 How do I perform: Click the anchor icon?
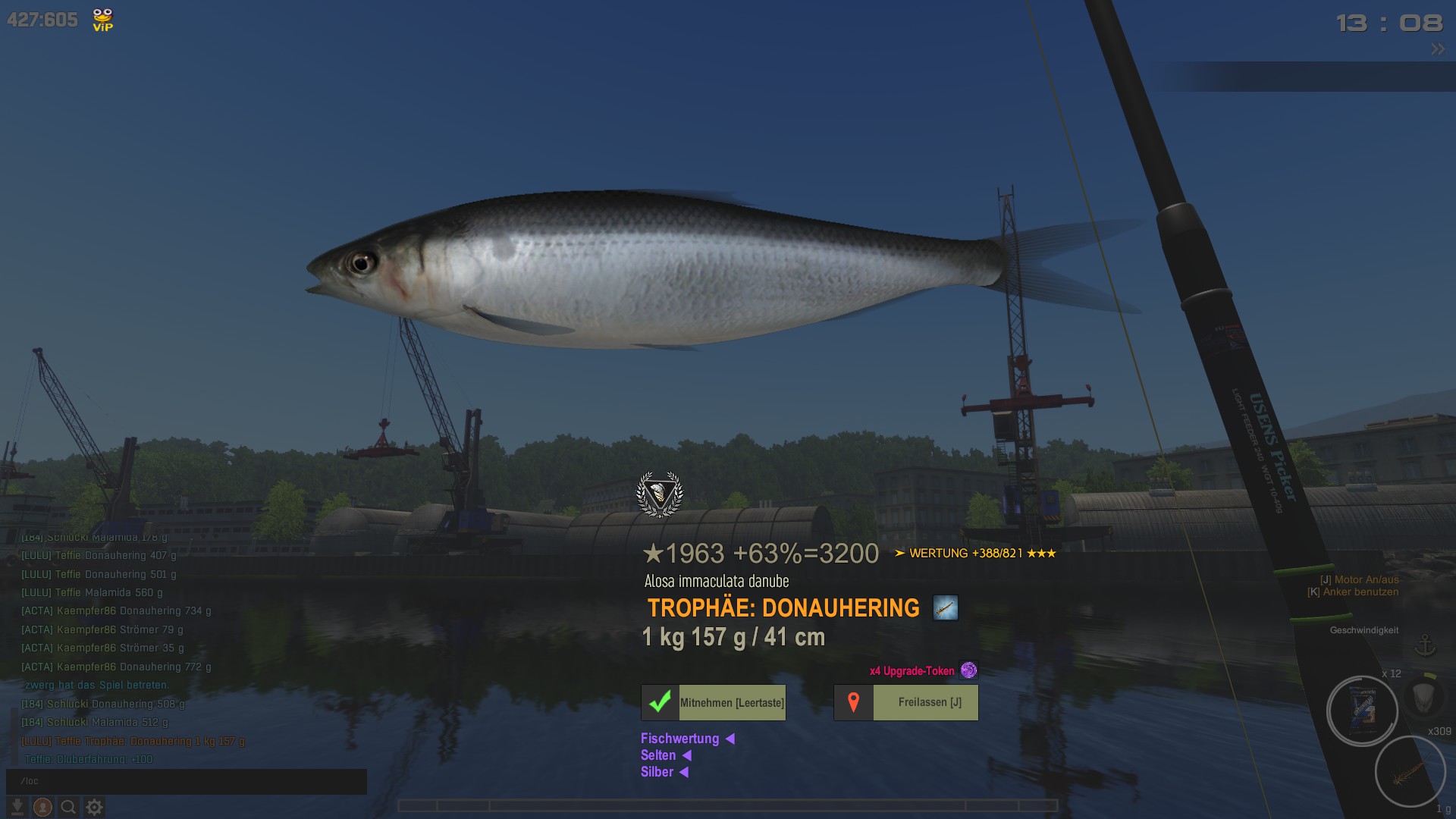[x=1426, y=646]
